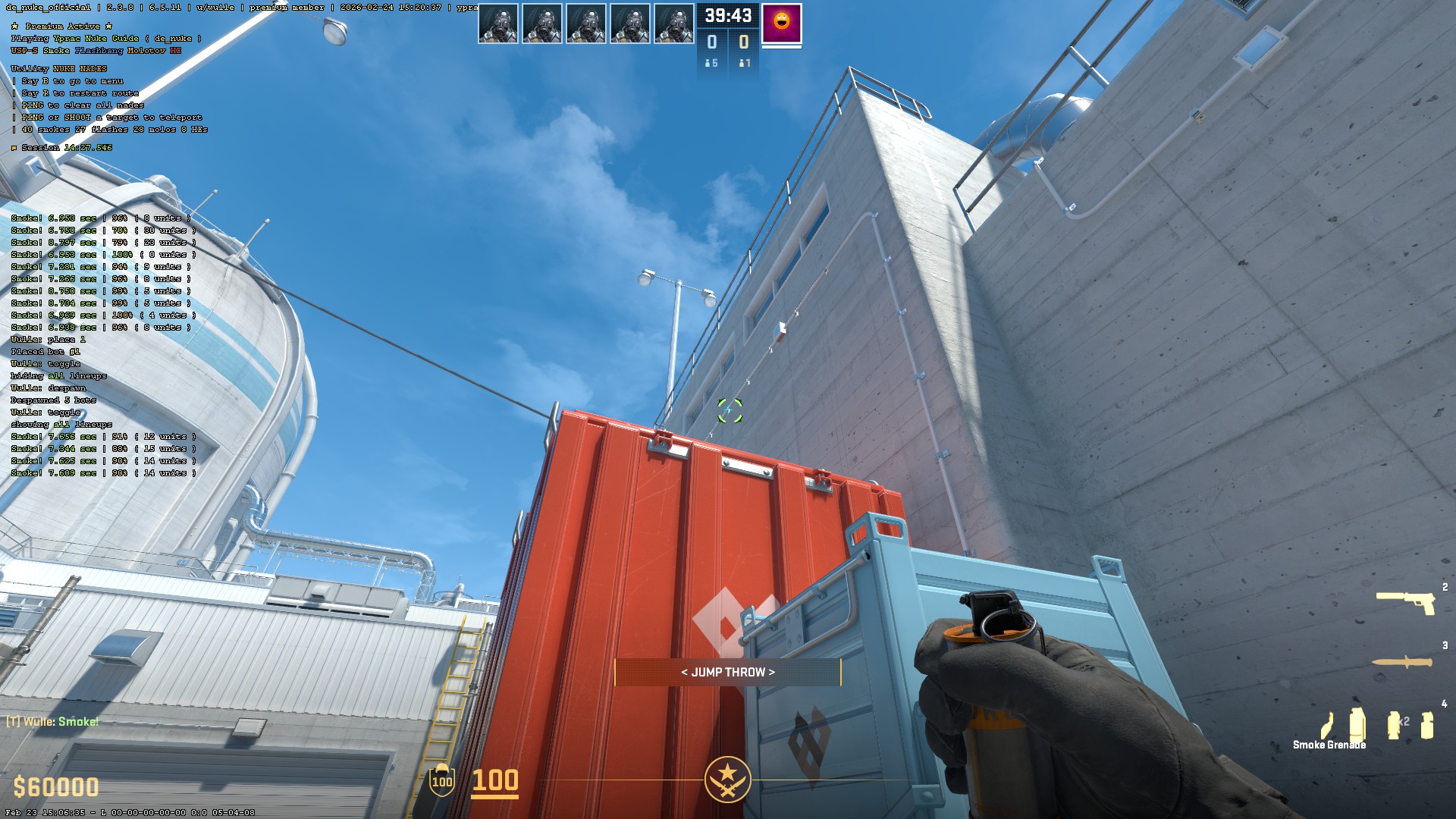The height and width of the screenshot is (819, 1456).
Task: Click the CT team count icon showing 5
Action: (711, 64)
